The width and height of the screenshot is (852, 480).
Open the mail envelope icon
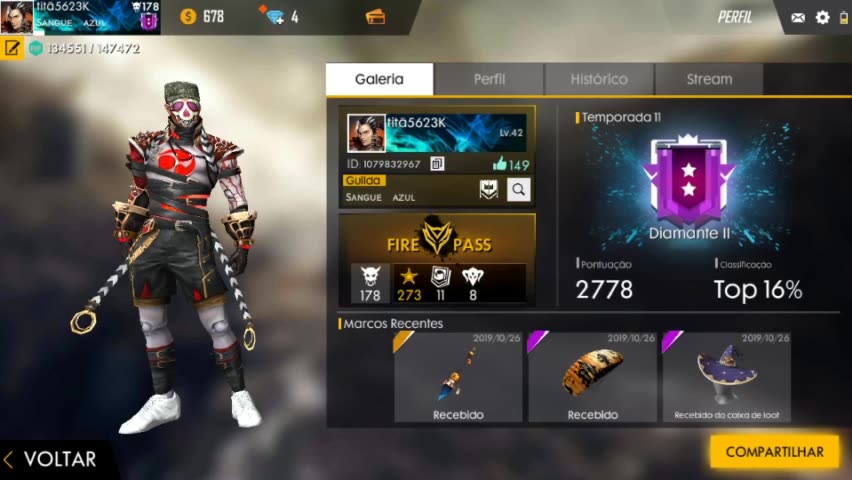(x=798, y=17)
